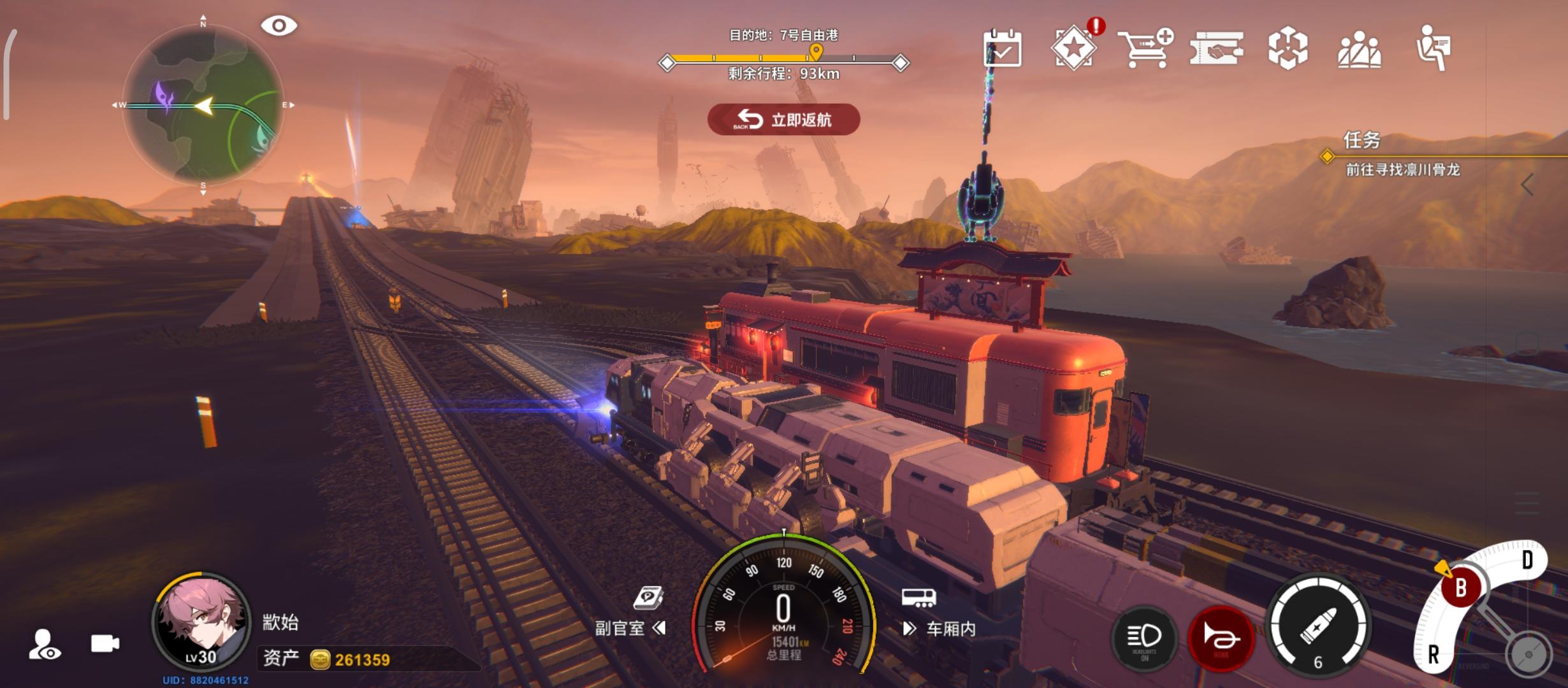Activate the camera photo mode icon
The width and height of the screenshot is (1568, 688).
click(x=105, y=643)
